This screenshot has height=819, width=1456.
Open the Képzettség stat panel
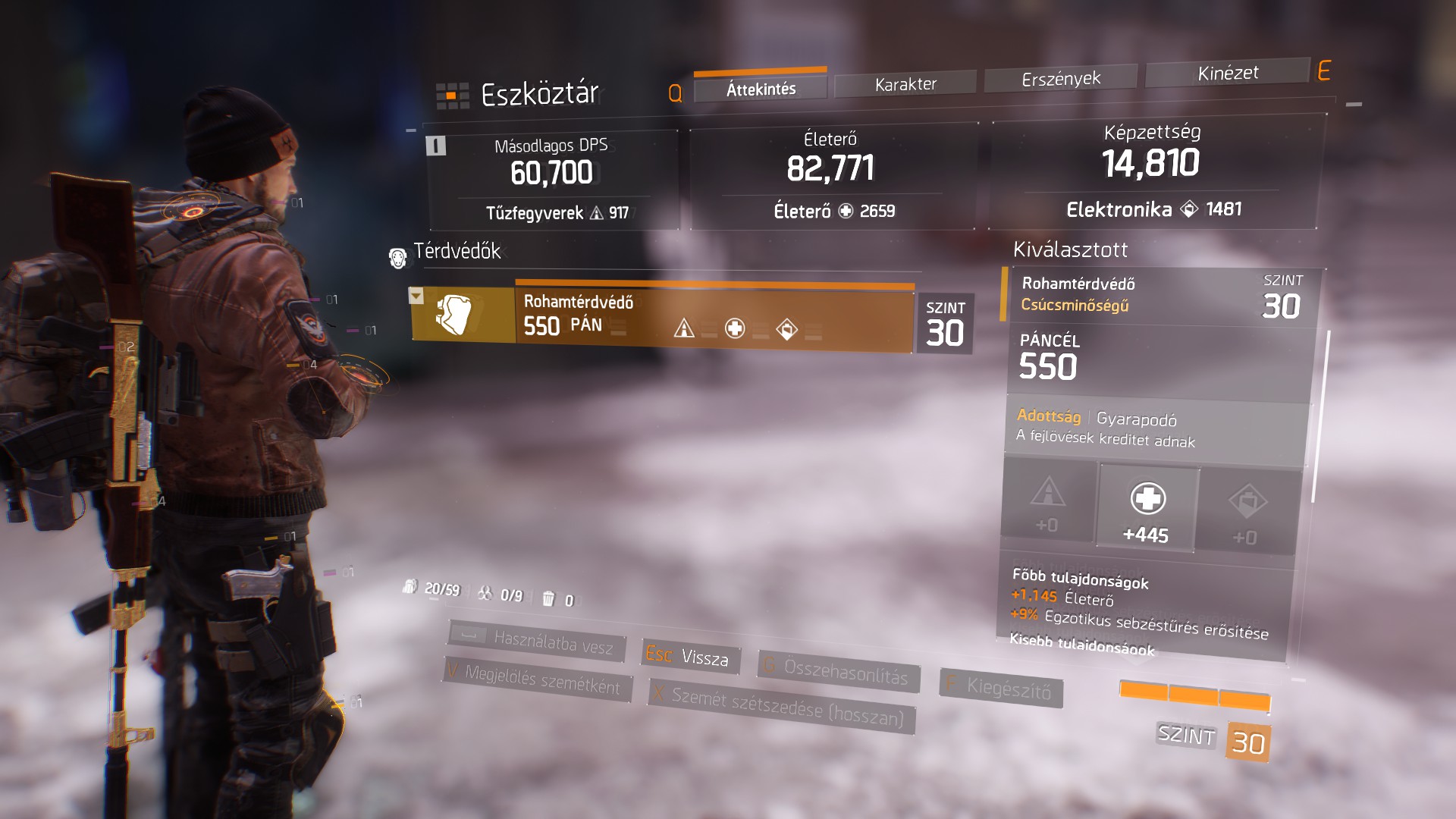click(x=1151, y=171)
